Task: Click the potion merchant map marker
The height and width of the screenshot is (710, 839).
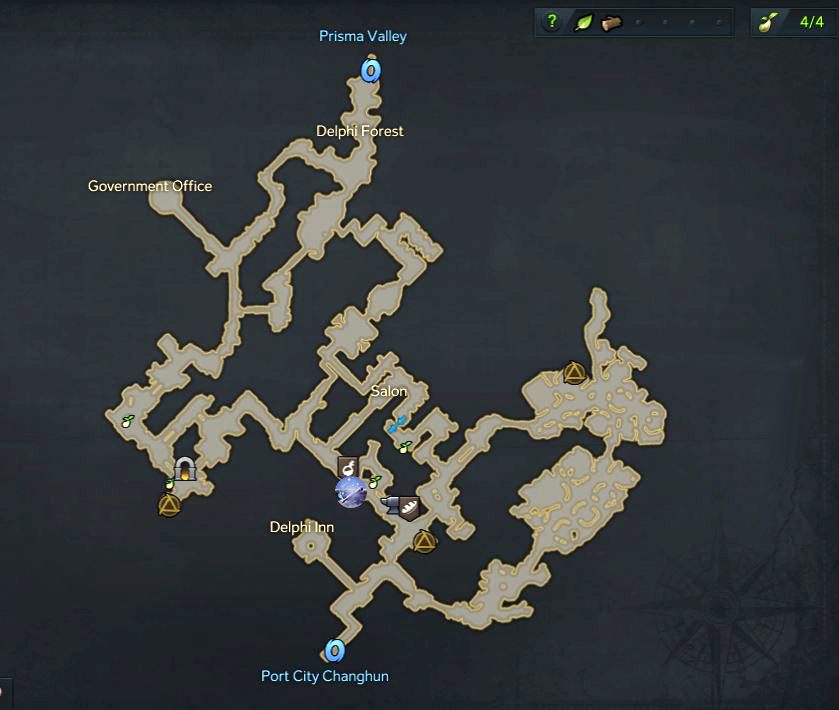Action: click(x=350, y=464)
